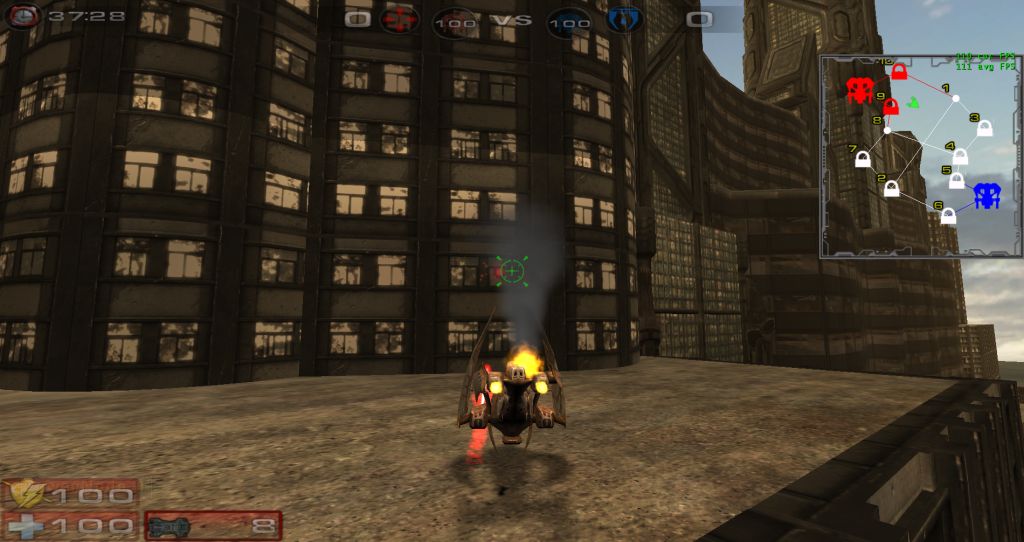Select the red power core on minimap
The width and height of the screenshot is (1024, 542).
coord(859,90)
